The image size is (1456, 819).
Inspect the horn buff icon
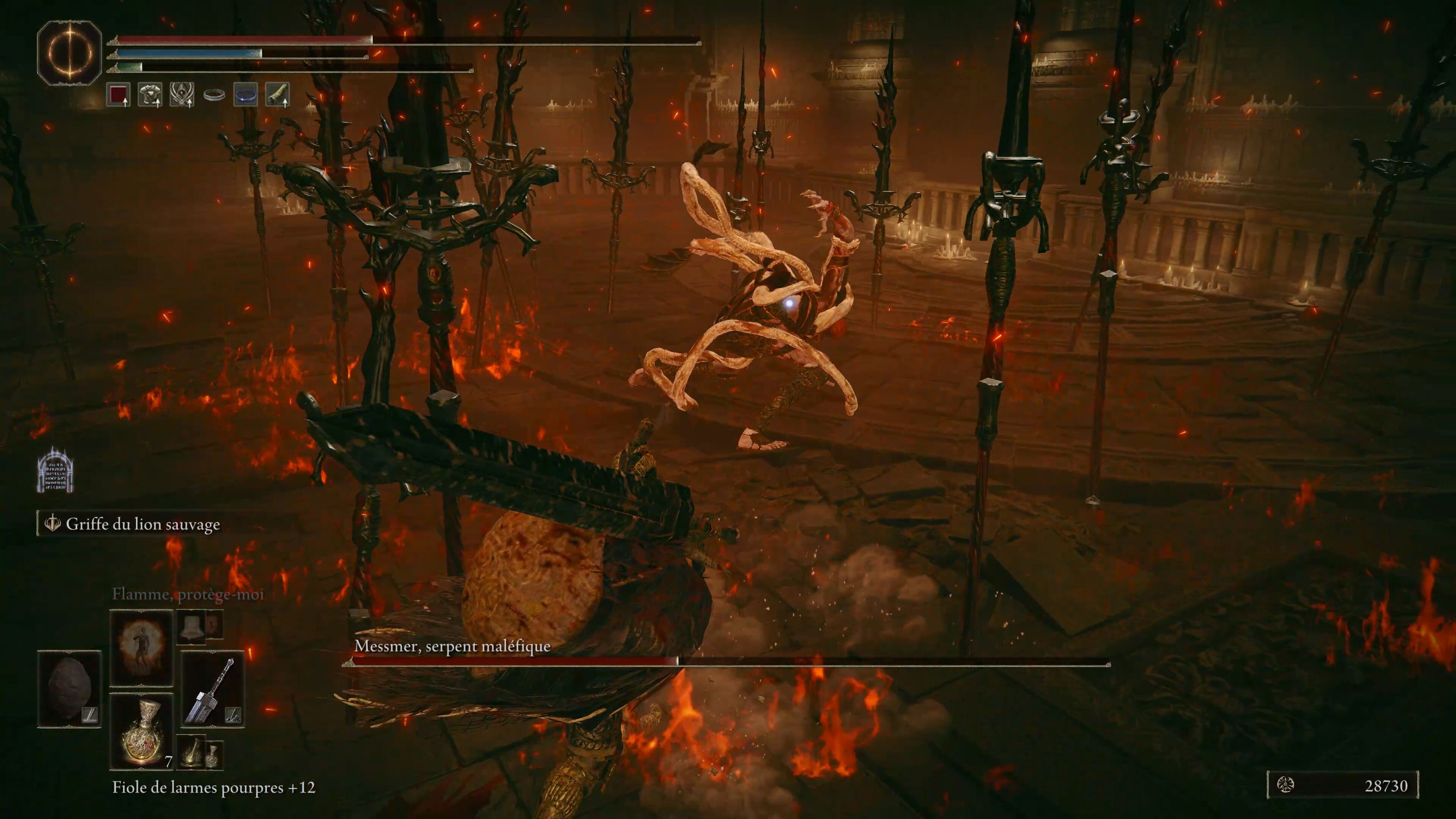pos(278,94)
